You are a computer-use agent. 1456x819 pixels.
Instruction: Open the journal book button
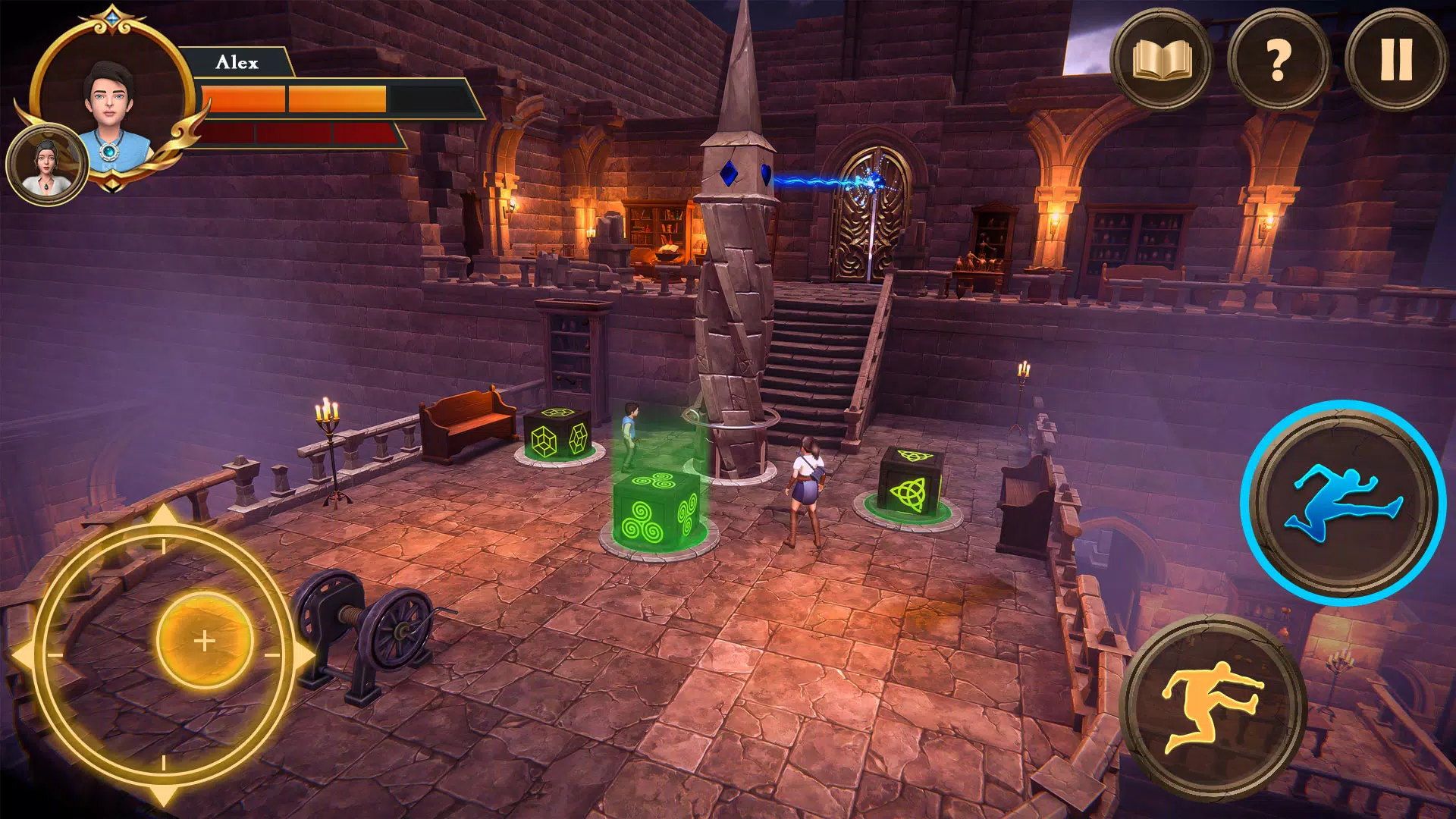coord(1161,60)
